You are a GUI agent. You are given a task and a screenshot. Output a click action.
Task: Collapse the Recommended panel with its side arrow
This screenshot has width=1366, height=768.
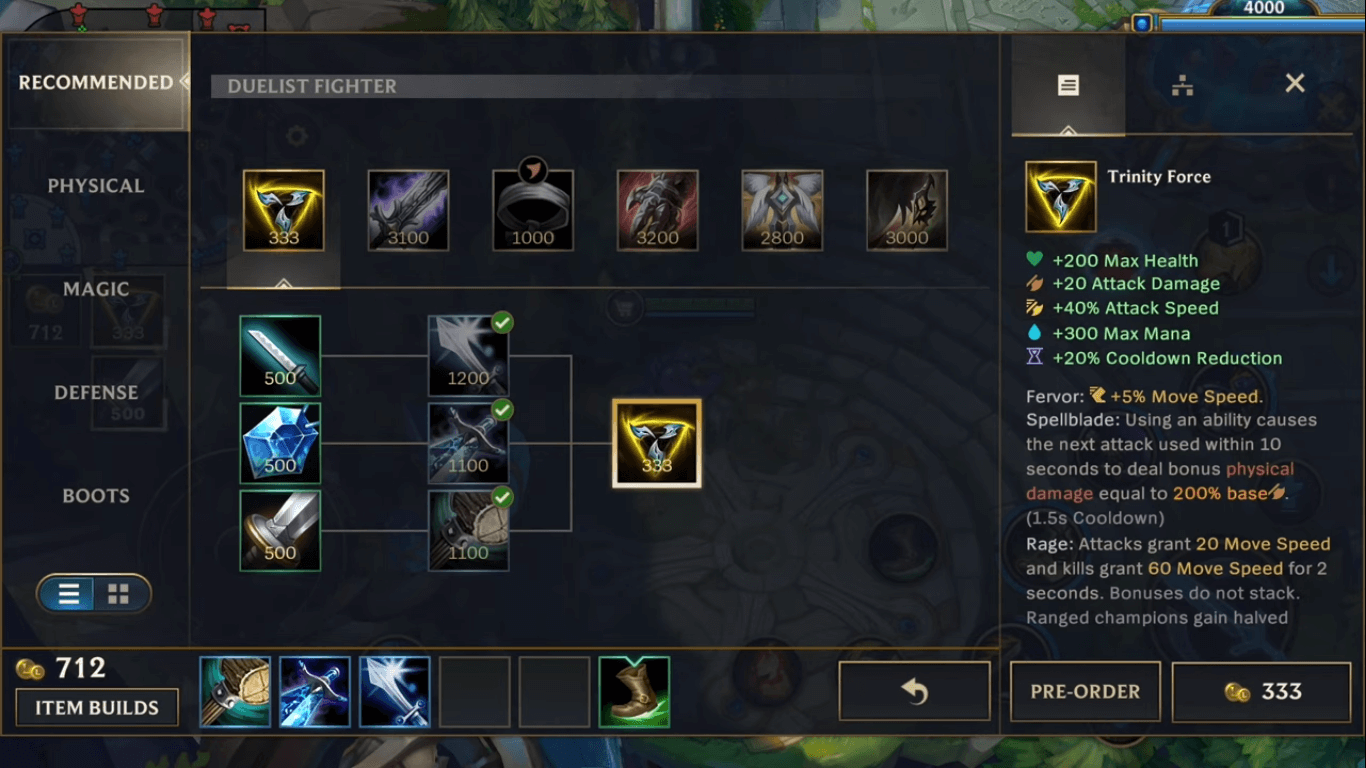tap(187, 83)
